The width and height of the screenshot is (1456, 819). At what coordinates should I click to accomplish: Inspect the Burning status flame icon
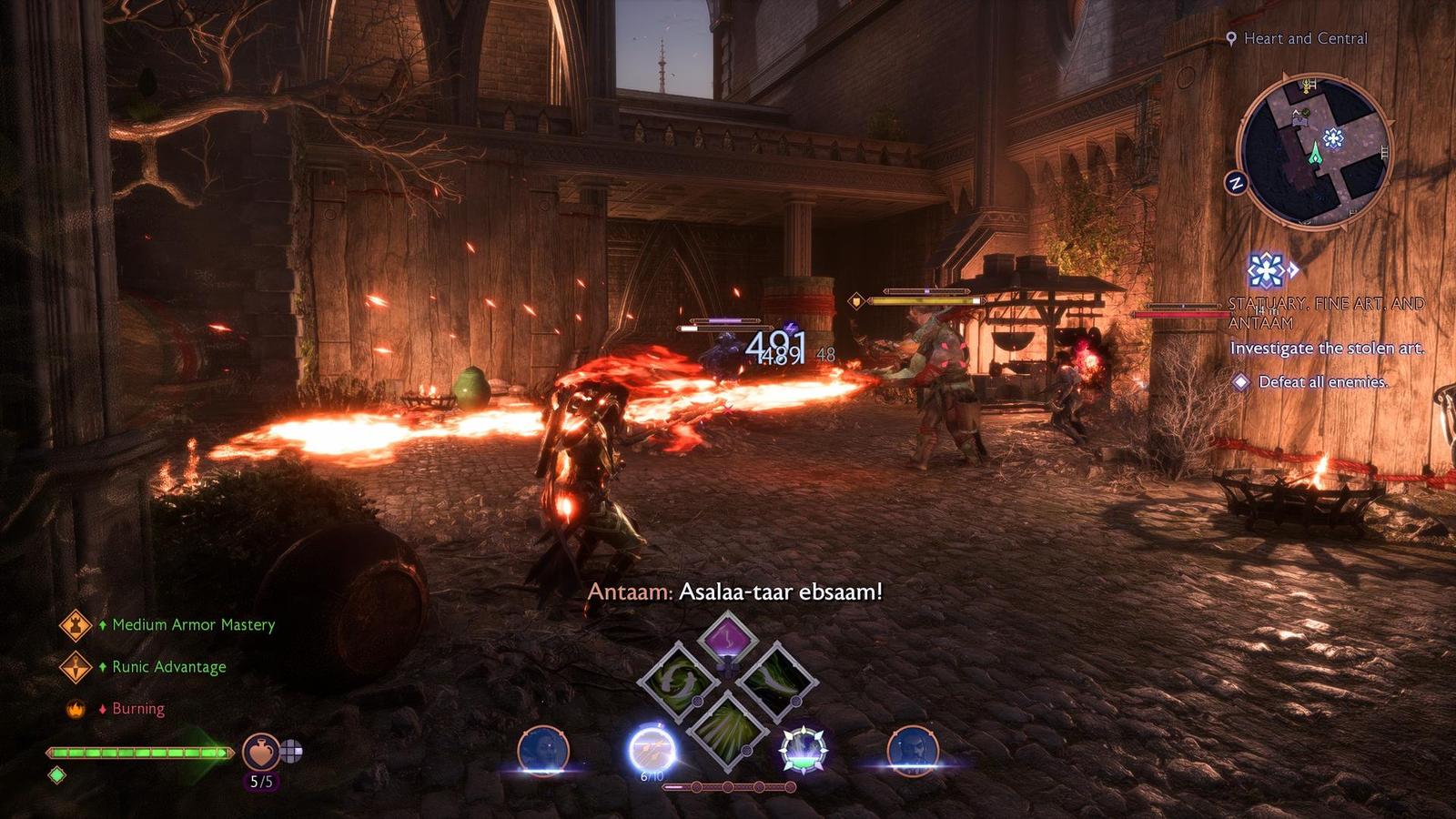pos(76,709)
